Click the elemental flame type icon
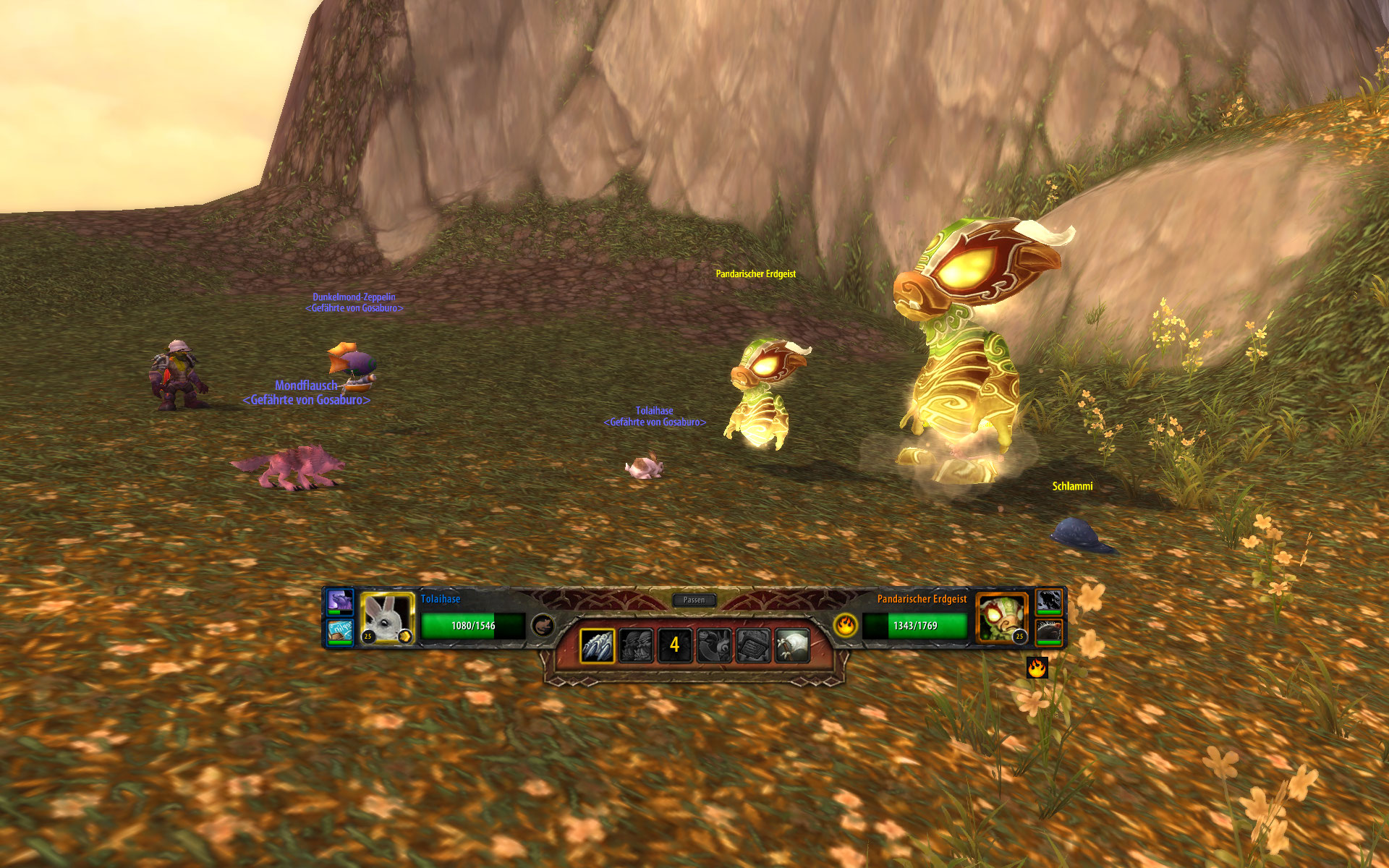1389x868 pixels. pyautogui.click(x=845, y=625)
